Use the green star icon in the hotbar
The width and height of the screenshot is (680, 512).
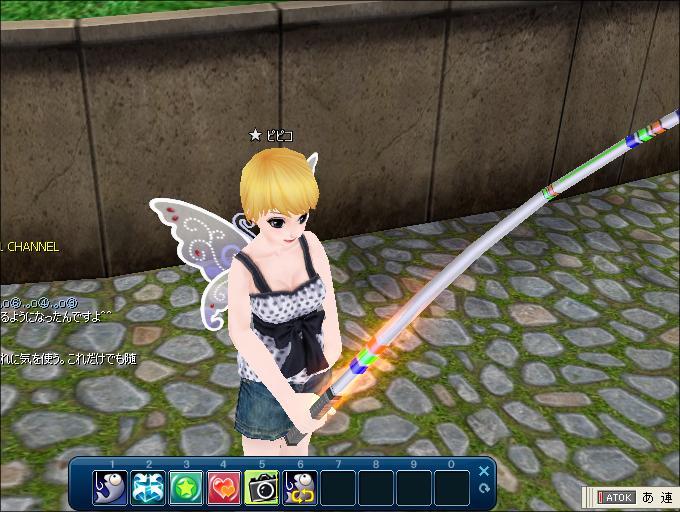pyautogui.click(x=186, y=487)
